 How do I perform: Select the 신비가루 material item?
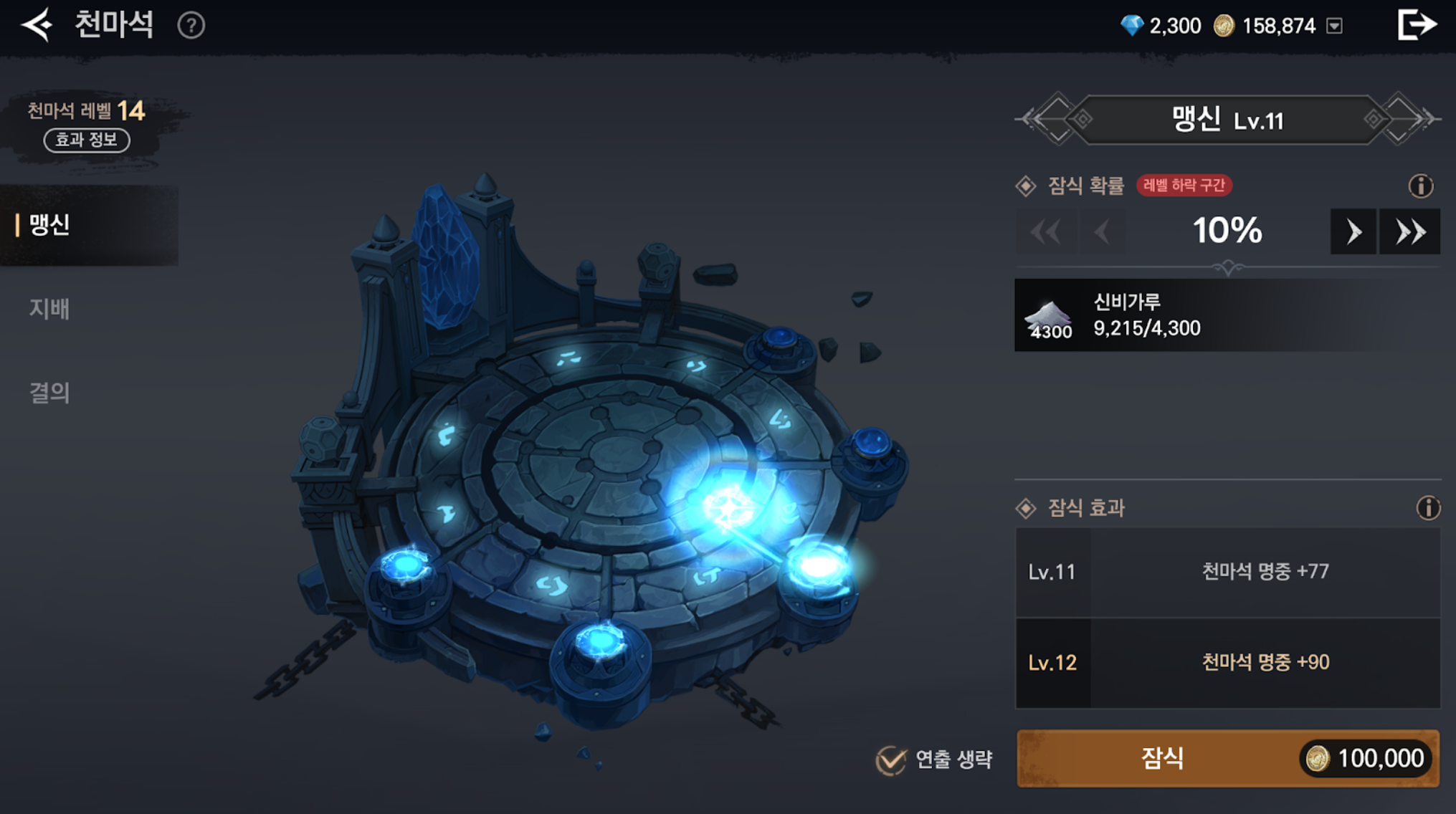pos(1048,315)
